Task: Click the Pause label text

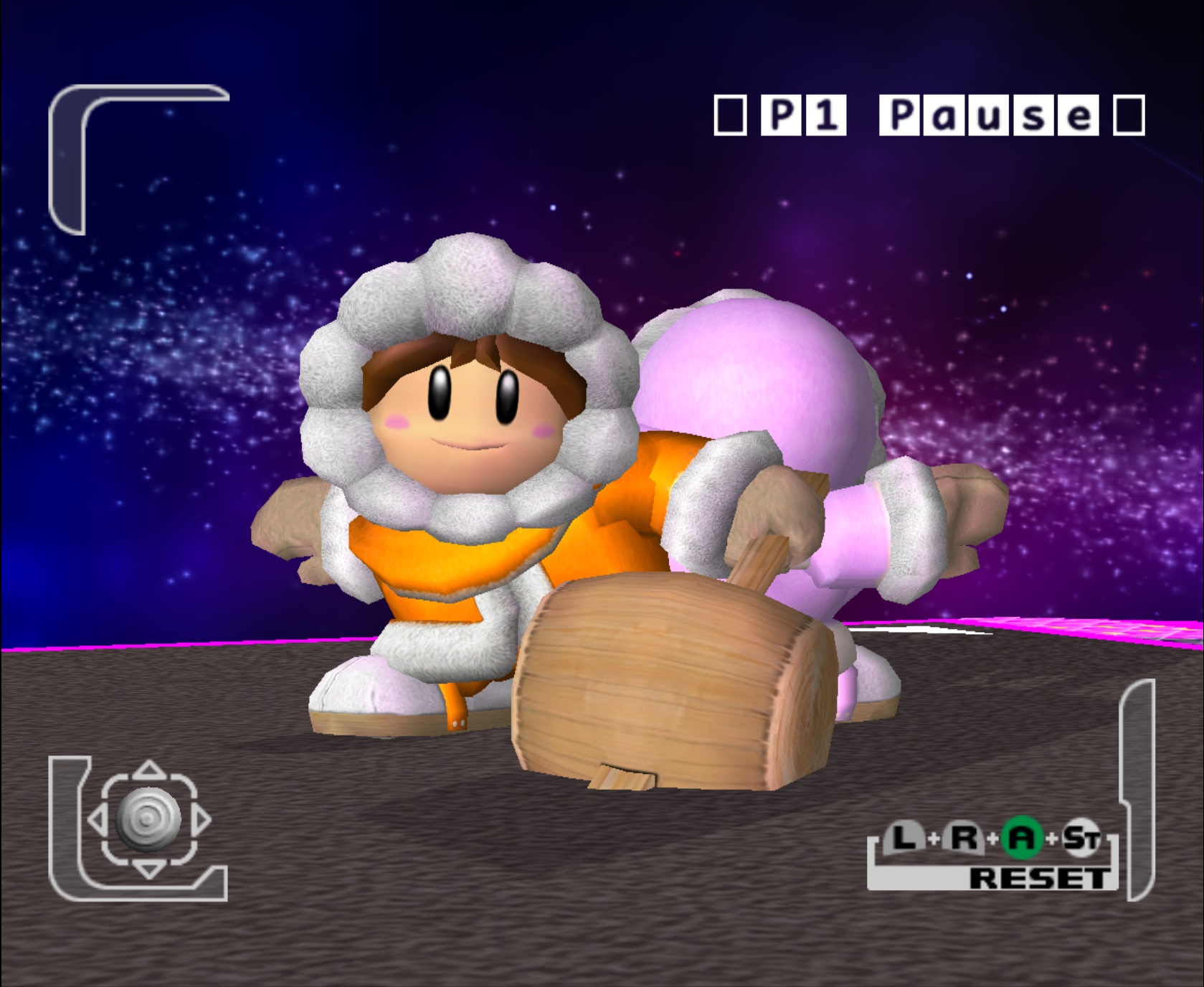Action: click(990, 115)
